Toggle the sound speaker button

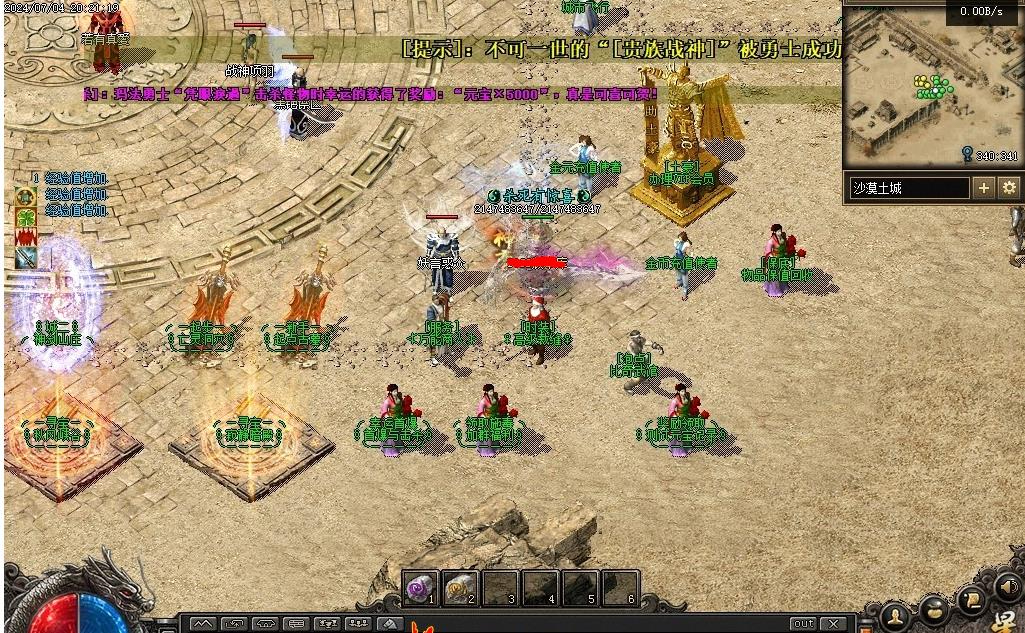[1007, 587]
